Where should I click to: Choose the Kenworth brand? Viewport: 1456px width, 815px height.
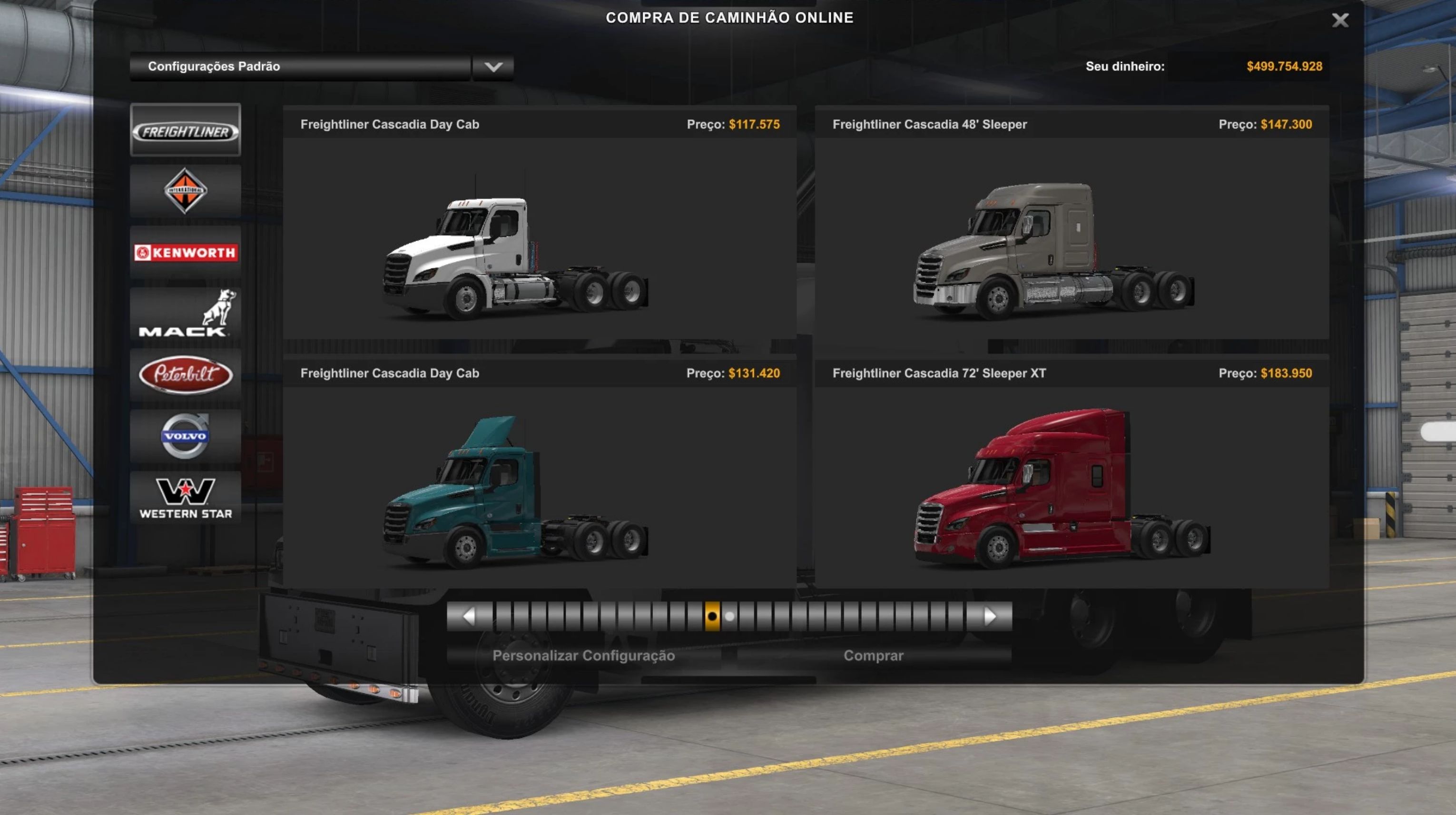pos(186,252)
